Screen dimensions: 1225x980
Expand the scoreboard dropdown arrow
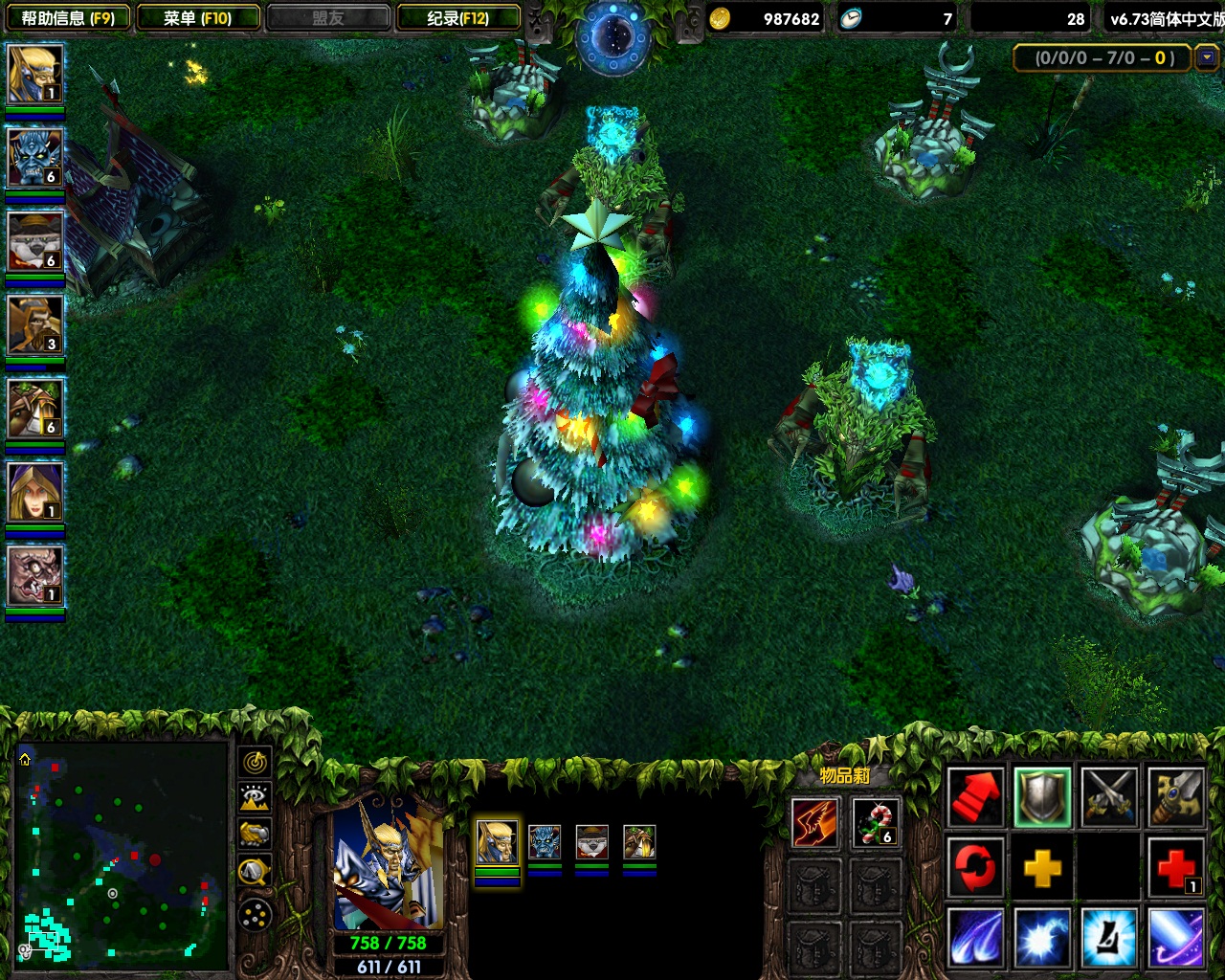click(x=1207, y=58)
